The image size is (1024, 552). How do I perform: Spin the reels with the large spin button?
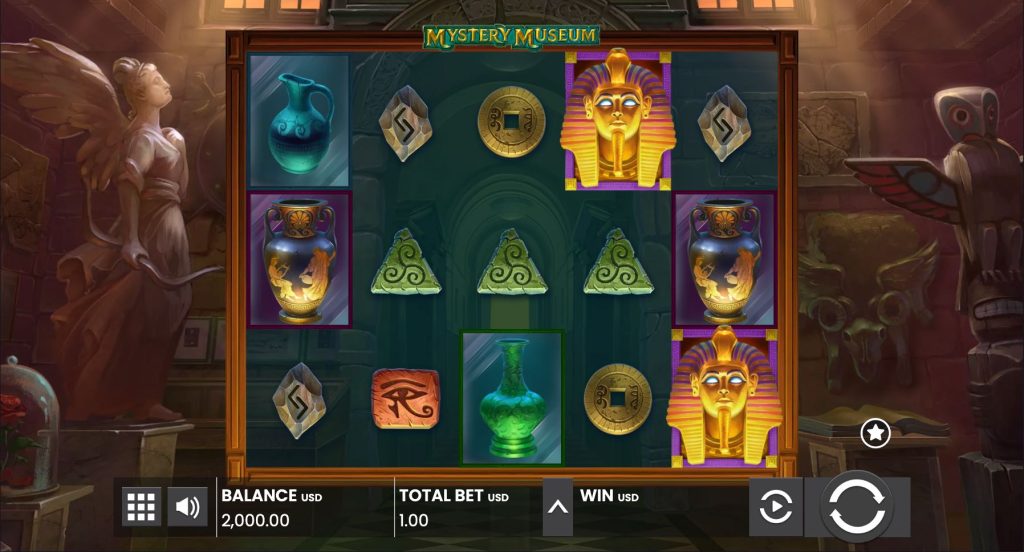click(x=856, y=506)
